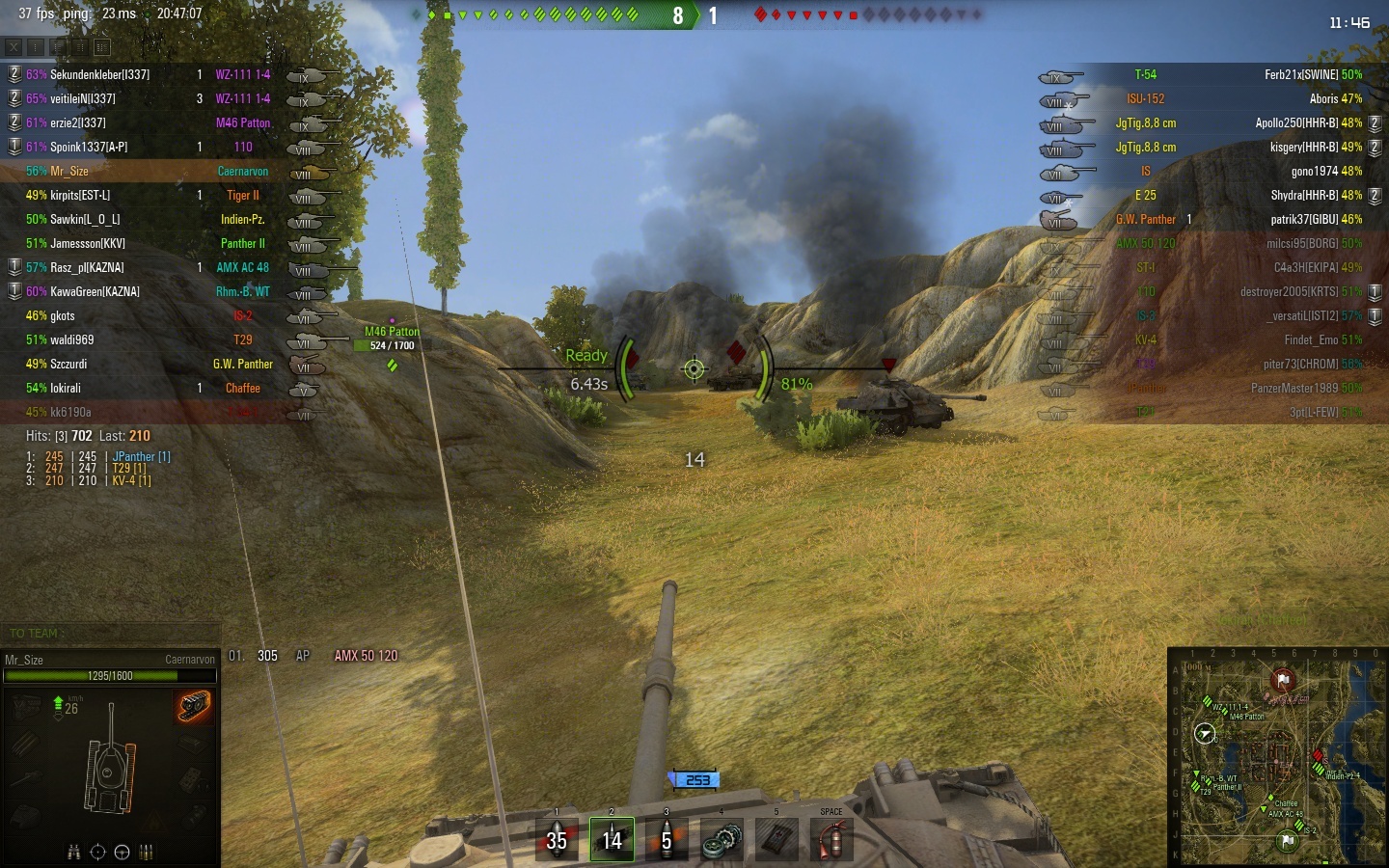The width and height of the screenshot is (1389, 868).
Task: Activate the fire extinguisher consumable
Action: (831, 839)
